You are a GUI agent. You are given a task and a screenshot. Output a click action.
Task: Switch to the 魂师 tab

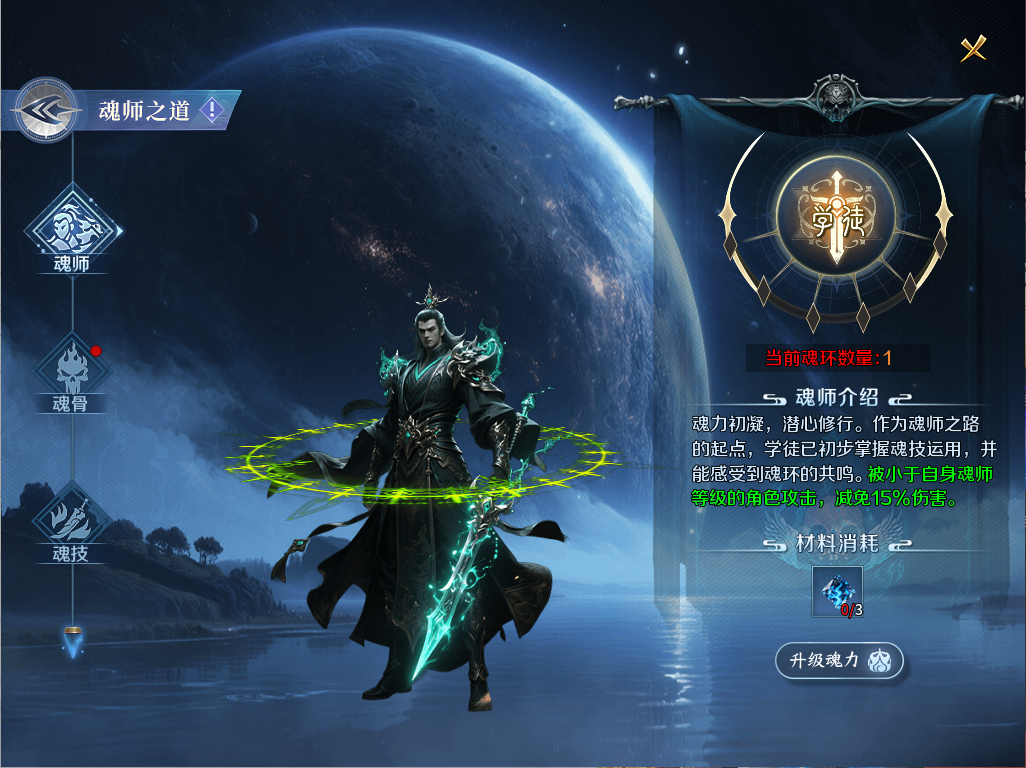coord(72,228)
